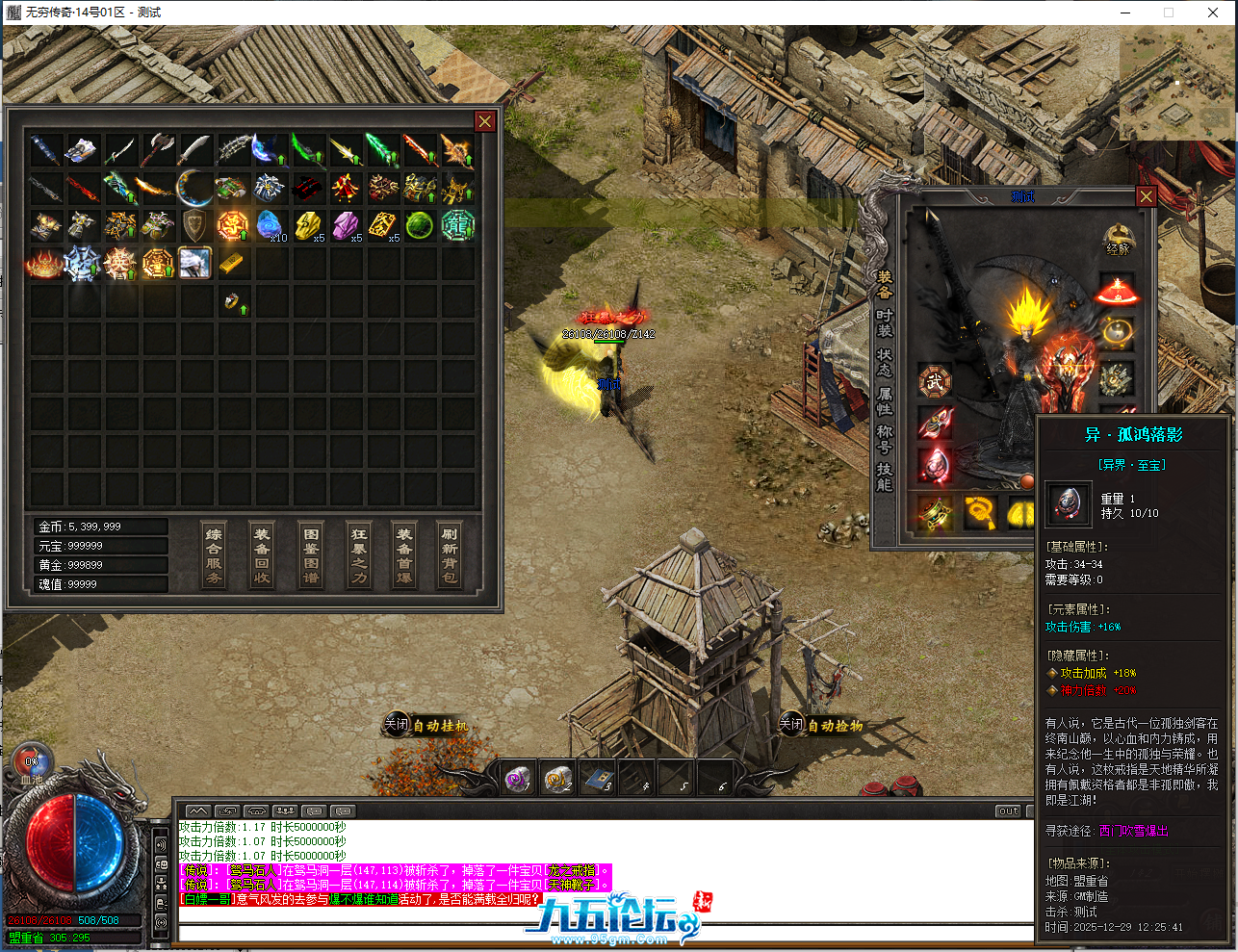Select the gold bar in the bag
Screen dimensions: 1238x952
click(231, 263)
